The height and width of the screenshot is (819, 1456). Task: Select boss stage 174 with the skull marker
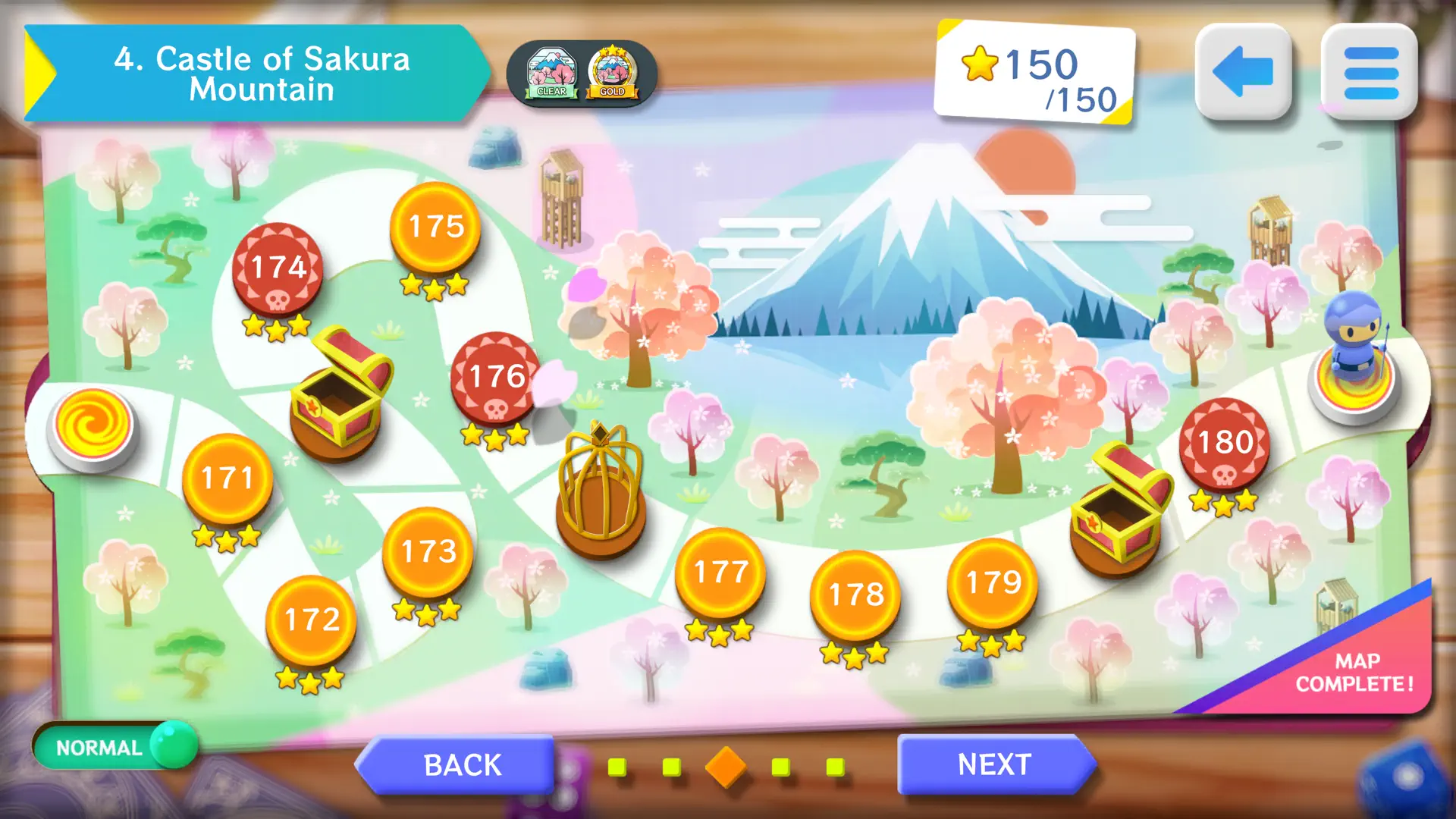pos(275,269)
